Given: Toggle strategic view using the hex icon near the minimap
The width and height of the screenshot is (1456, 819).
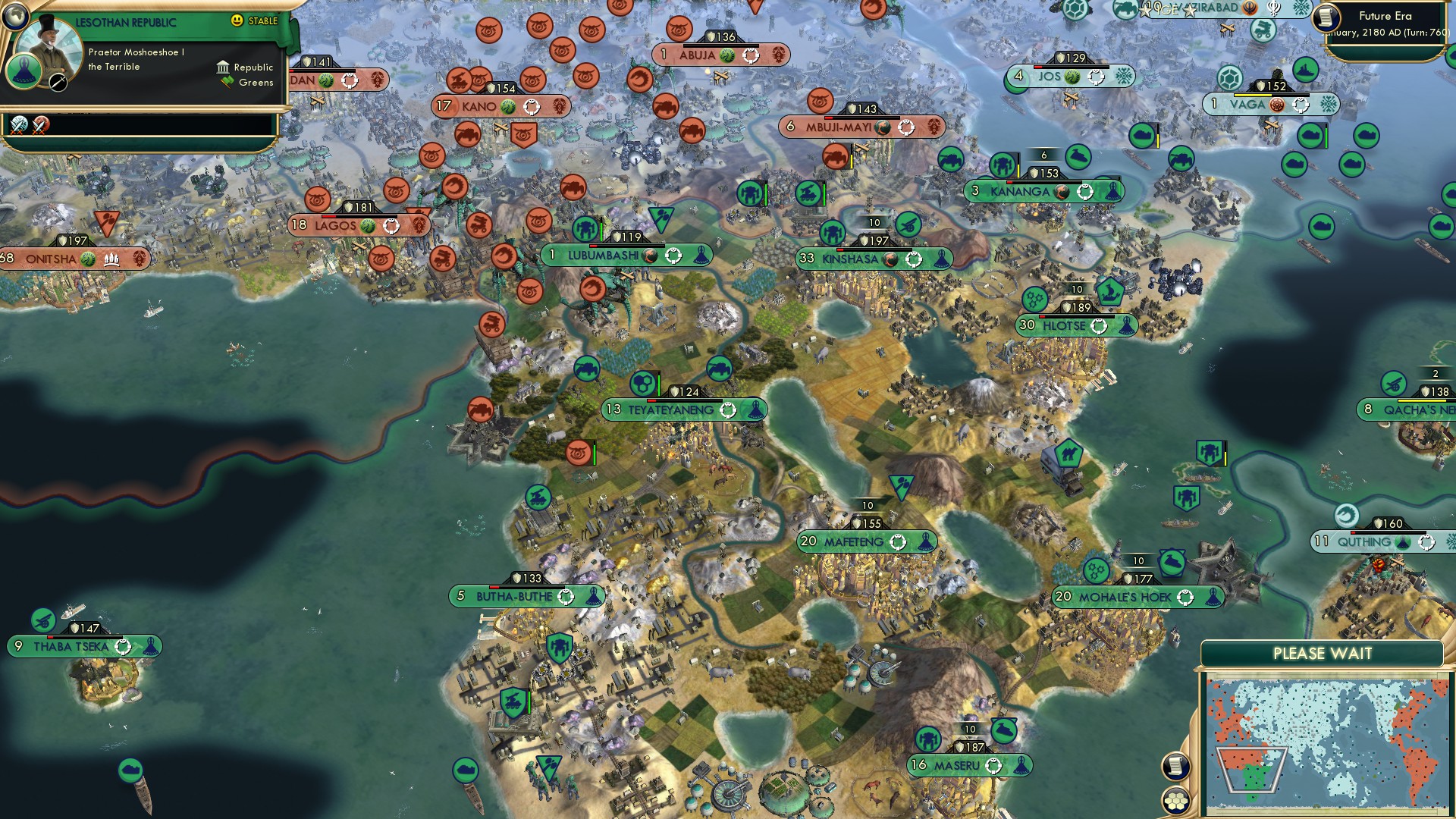Looking at the screenshot, I should 1175,802.
